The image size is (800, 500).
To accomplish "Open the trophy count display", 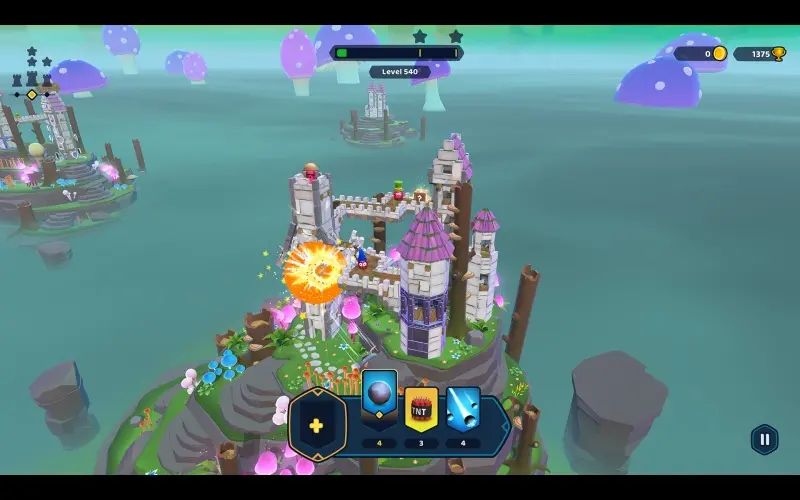I will (759, 54).
